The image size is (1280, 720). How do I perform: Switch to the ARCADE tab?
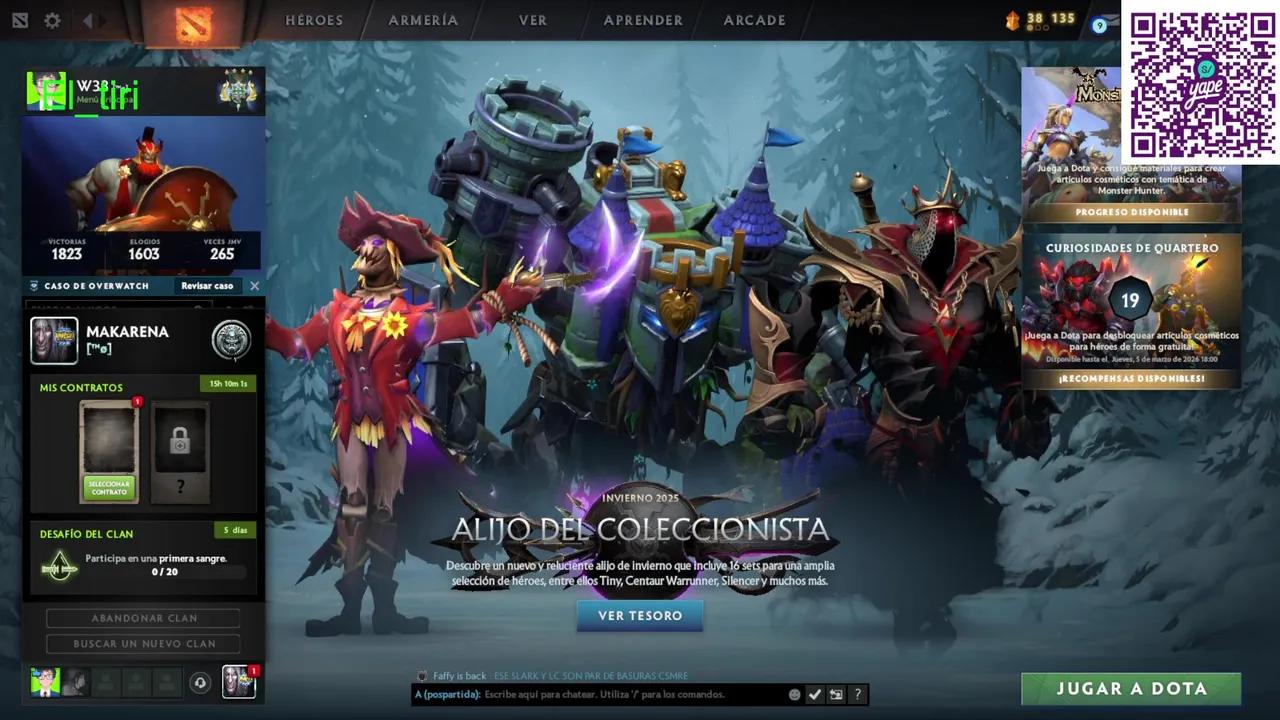click(754, 20)
